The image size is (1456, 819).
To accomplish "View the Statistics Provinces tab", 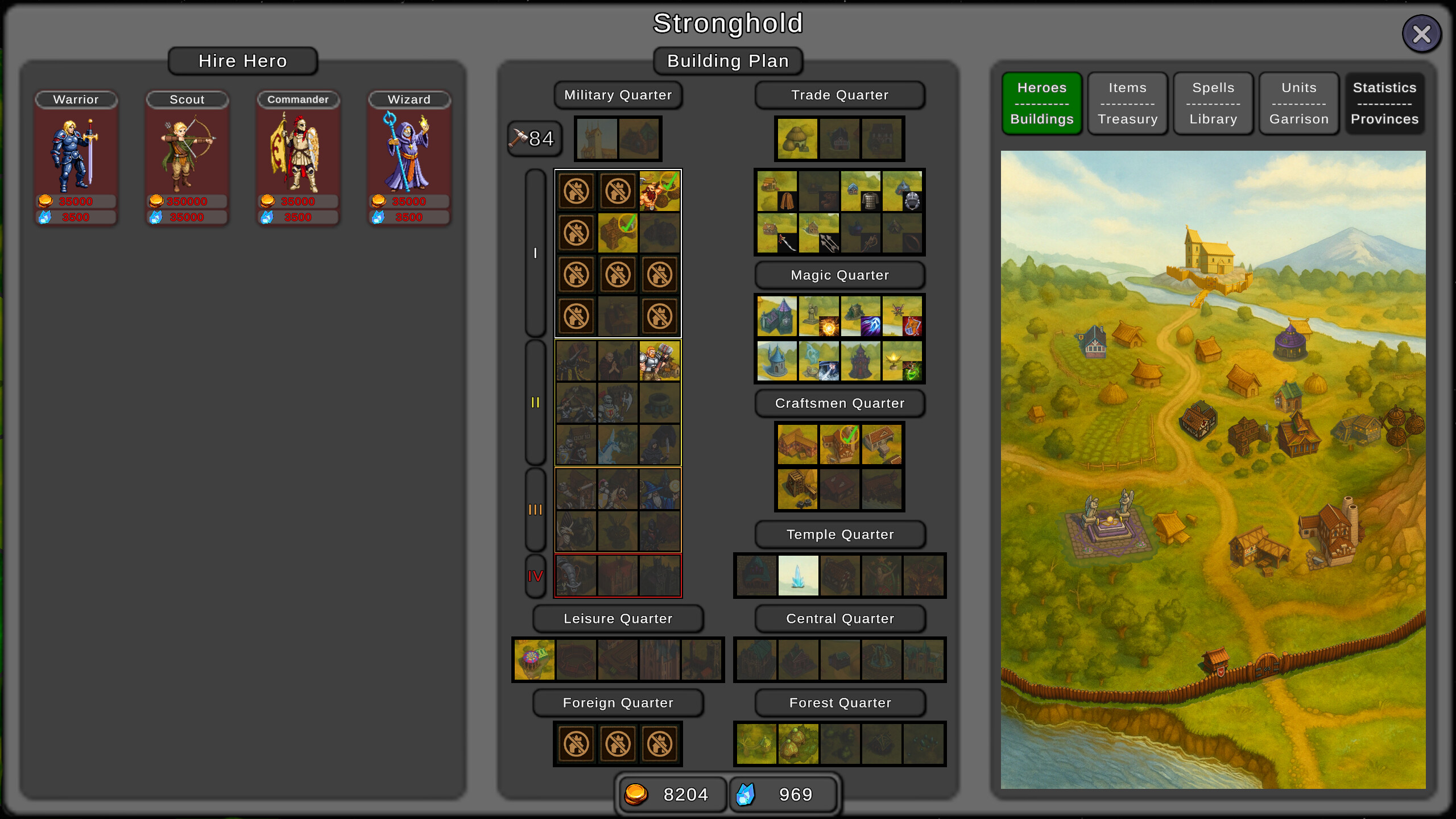I will 1384,104.
